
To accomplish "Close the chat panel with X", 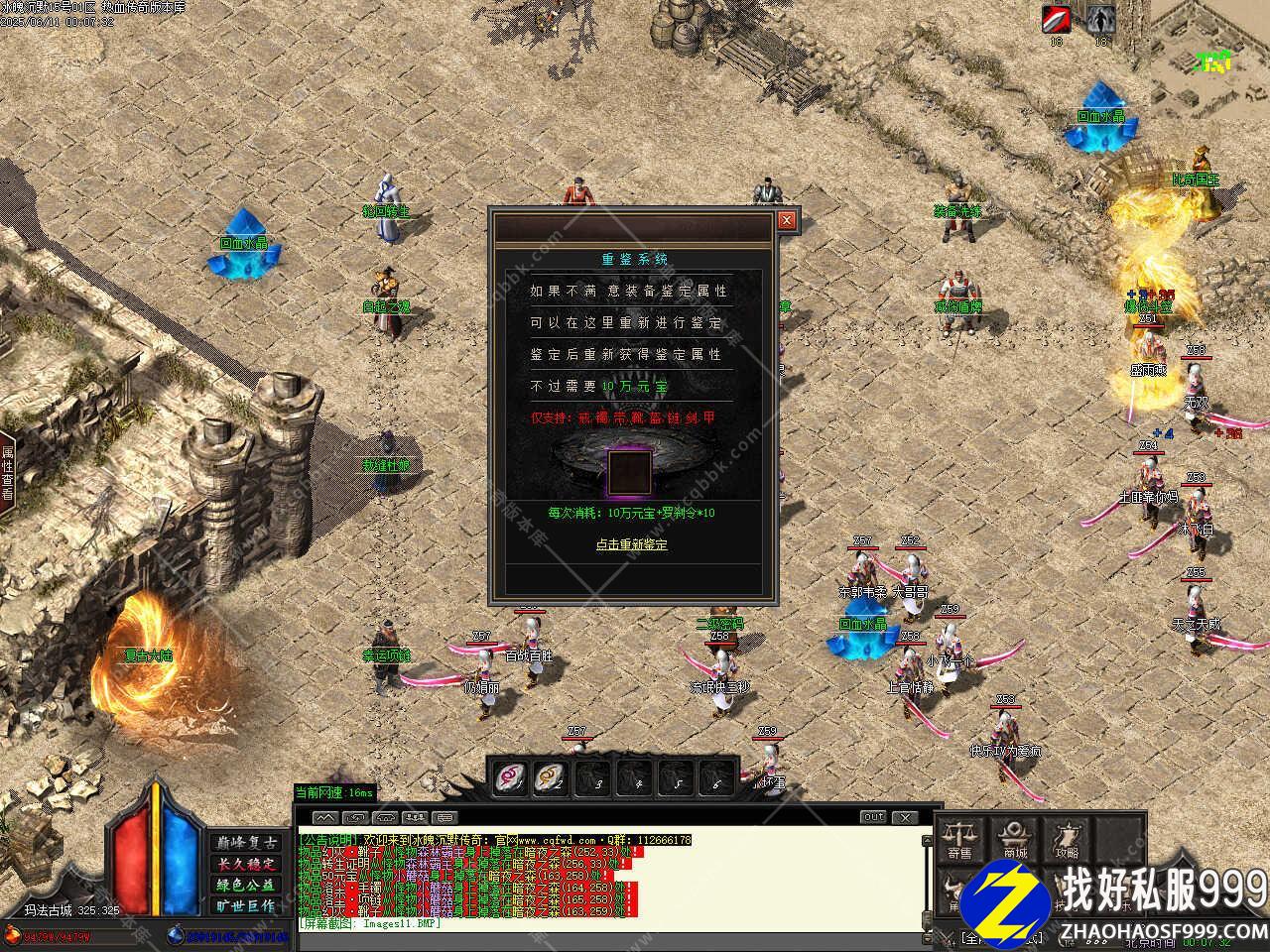I will [904, 817].
